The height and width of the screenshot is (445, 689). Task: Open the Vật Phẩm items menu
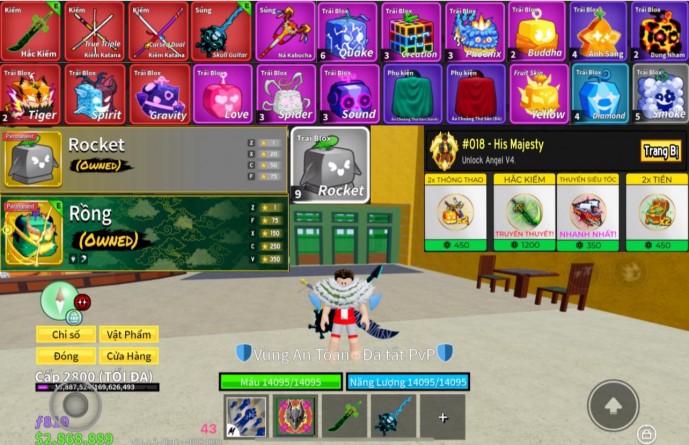click(128, 334)
